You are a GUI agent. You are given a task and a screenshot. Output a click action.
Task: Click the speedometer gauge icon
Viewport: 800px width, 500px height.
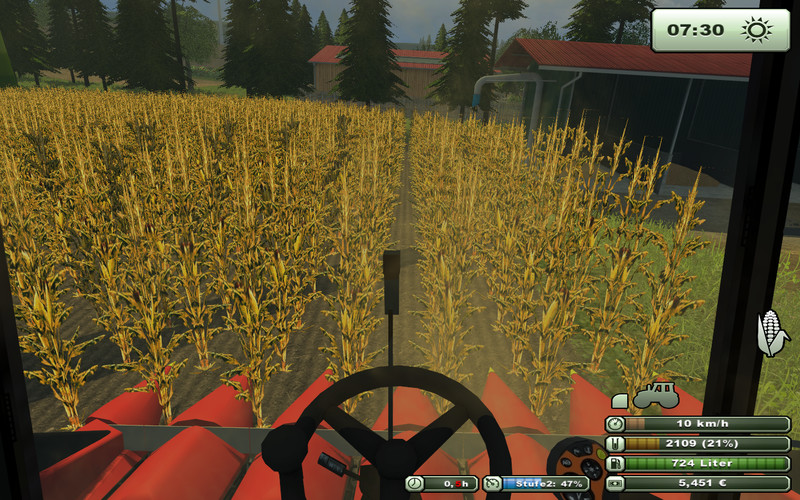click(x=615, y=424)
